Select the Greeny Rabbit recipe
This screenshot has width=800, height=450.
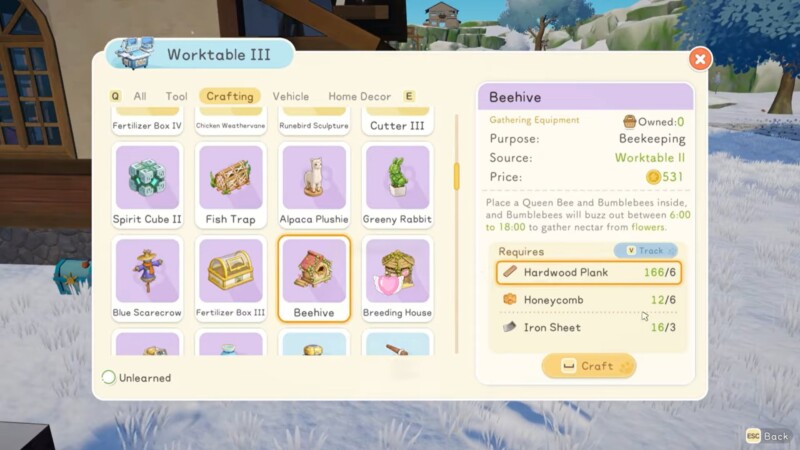tap(397, 186)
